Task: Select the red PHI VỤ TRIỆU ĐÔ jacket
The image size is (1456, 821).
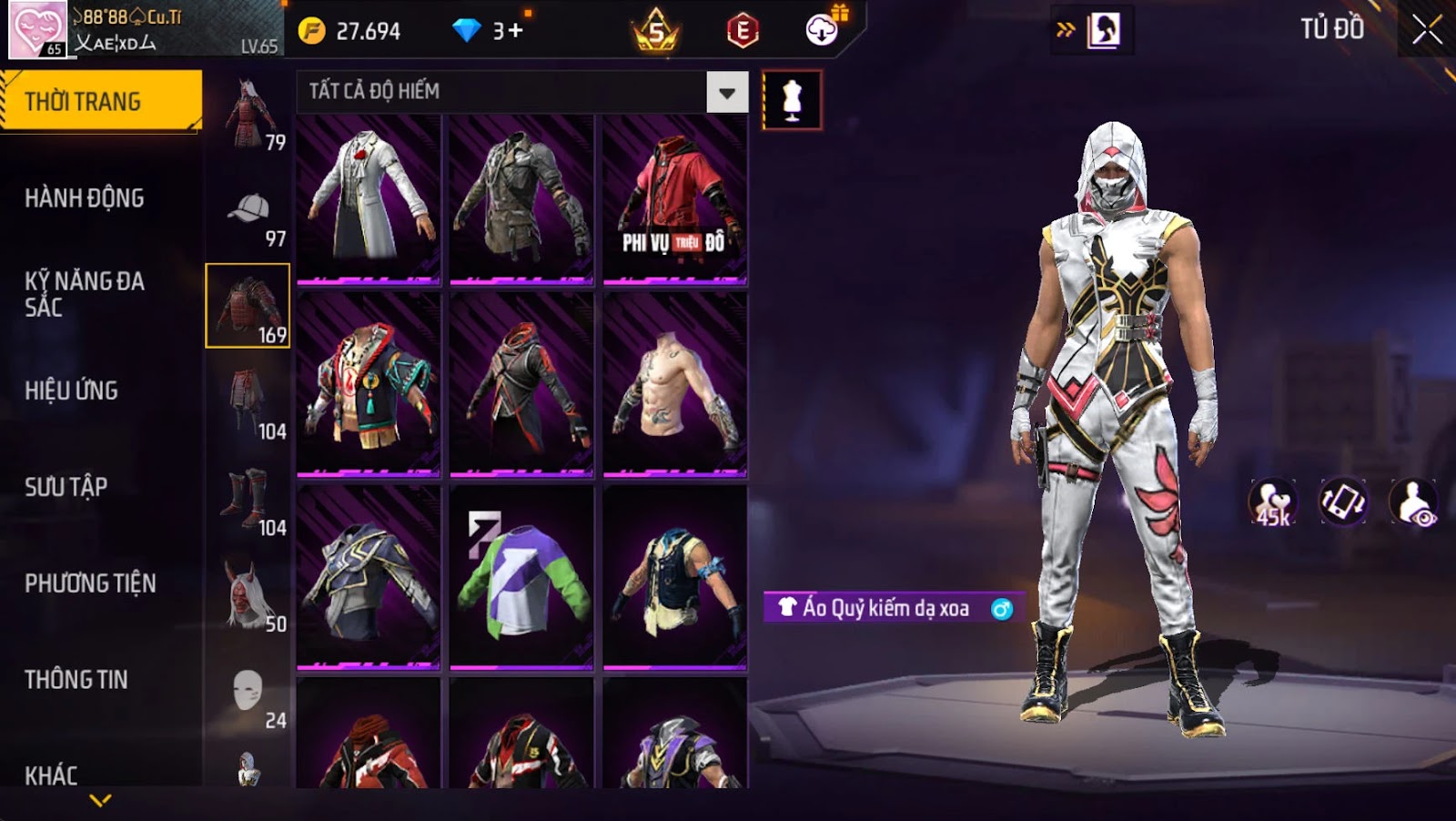Action: (x=674, y=198)
